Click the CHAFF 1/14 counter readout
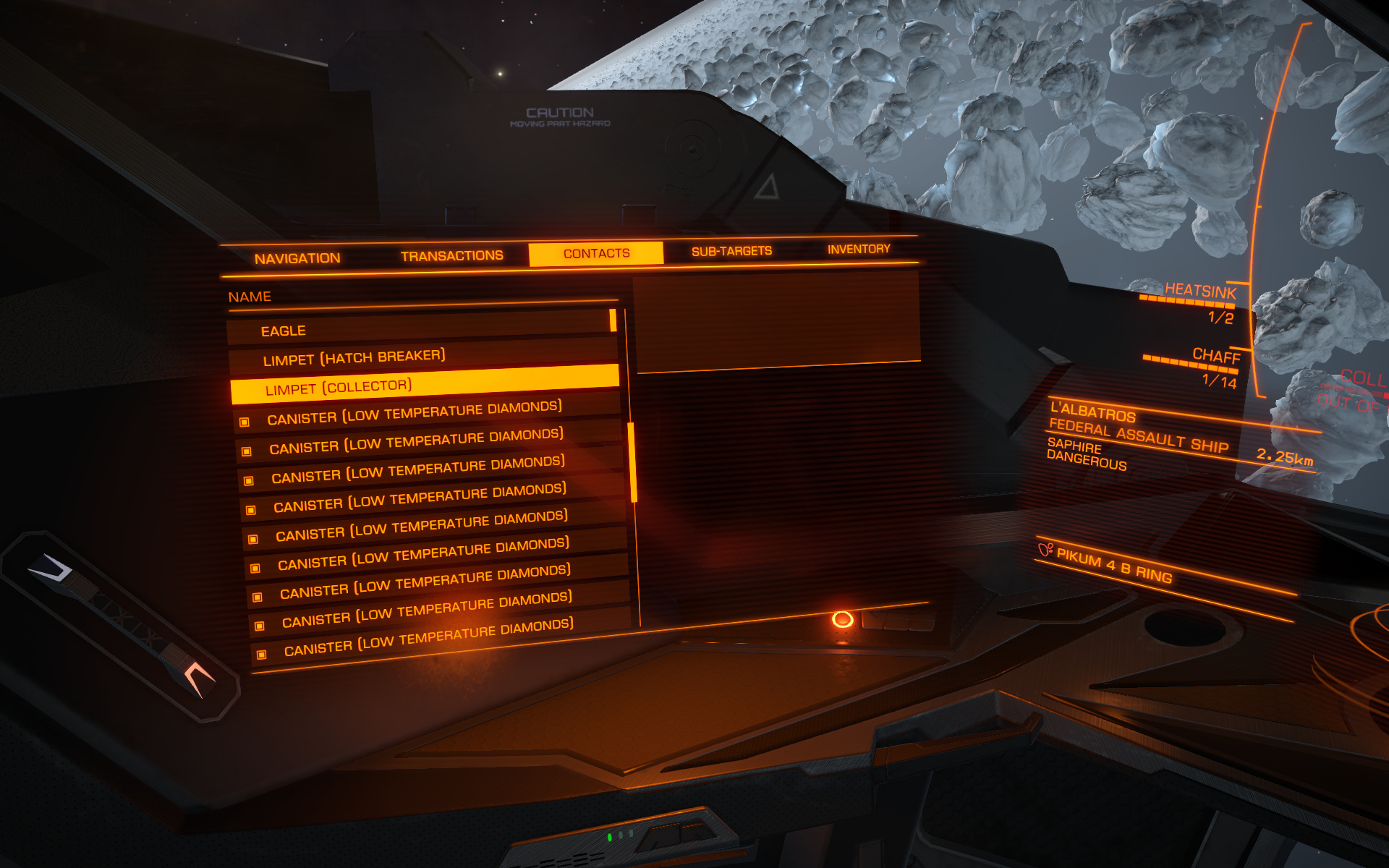Screen dimensions: 1389x868 coord(1219,379)
